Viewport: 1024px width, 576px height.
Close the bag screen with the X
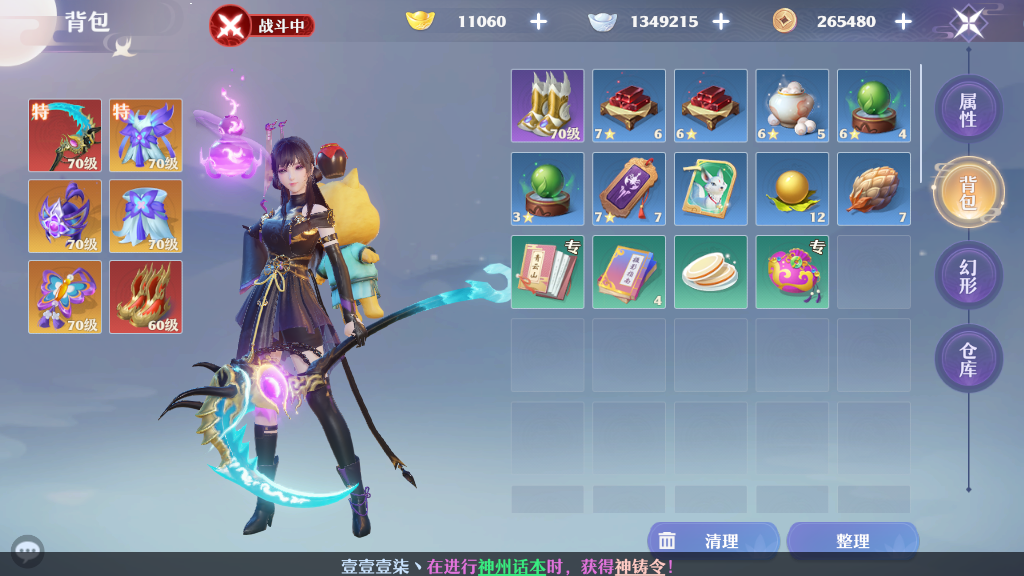tap(968, 22)
